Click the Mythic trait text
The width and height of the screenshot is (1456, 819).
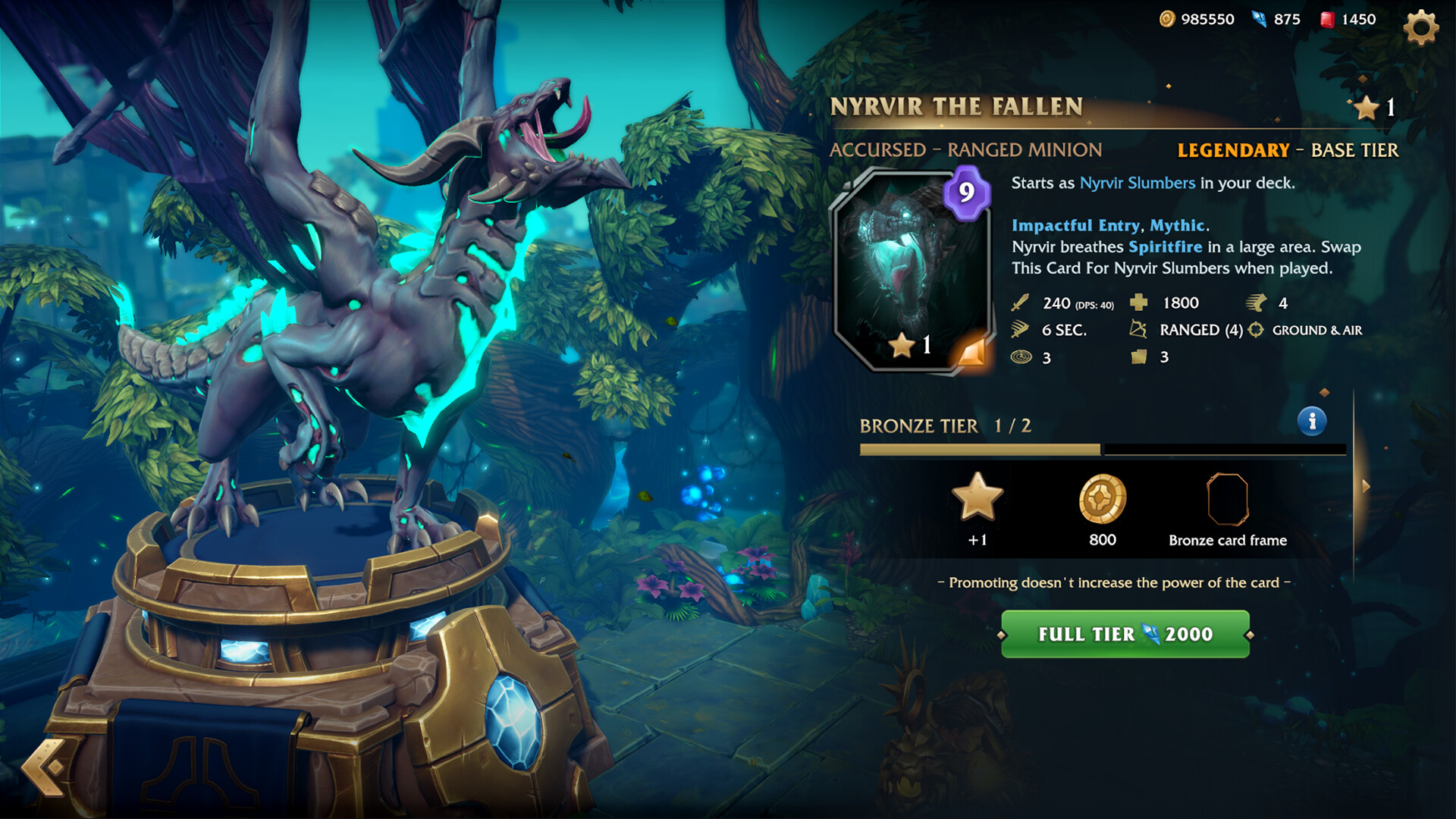[1178, 225]
